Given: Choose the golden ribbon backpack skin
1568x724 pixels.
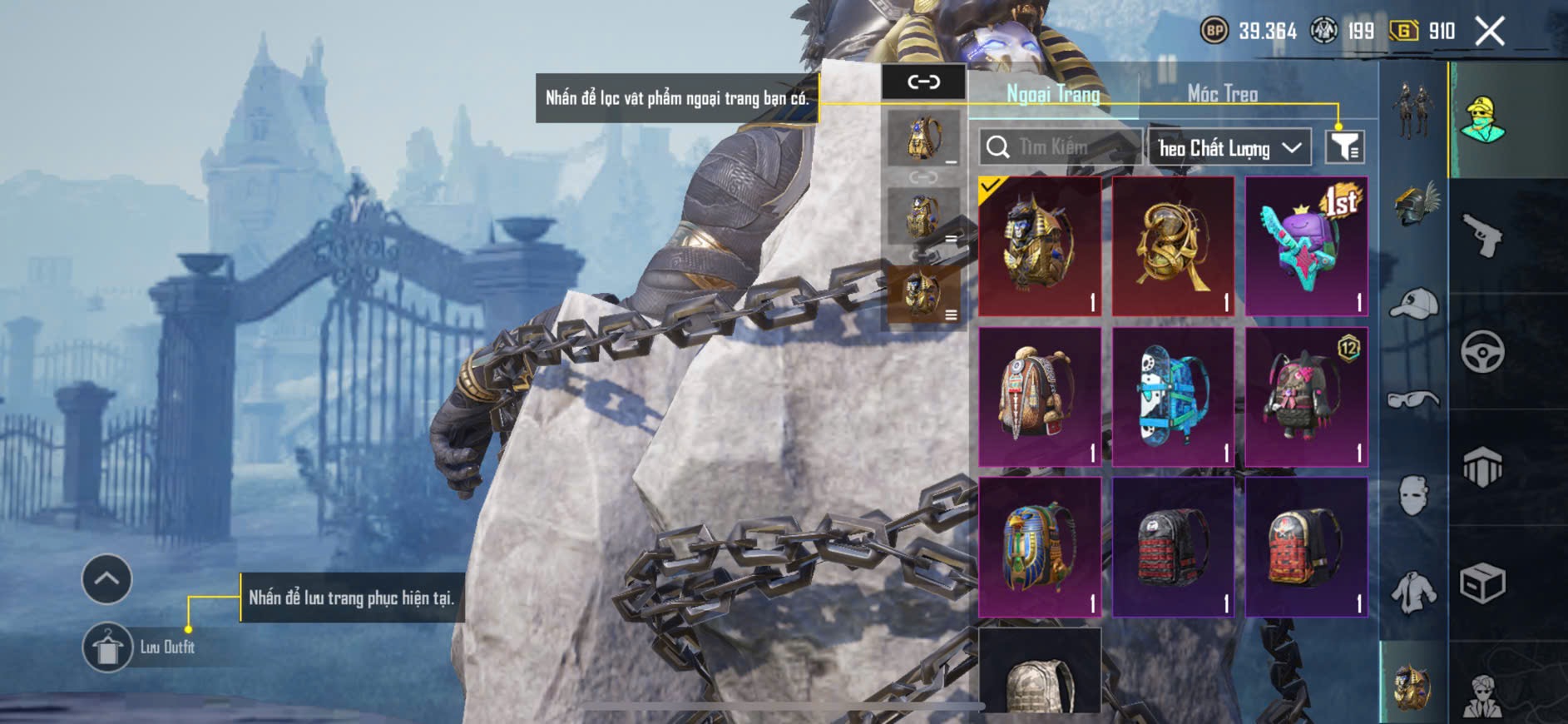Looking at the screenshot, I should [1173, 245].
